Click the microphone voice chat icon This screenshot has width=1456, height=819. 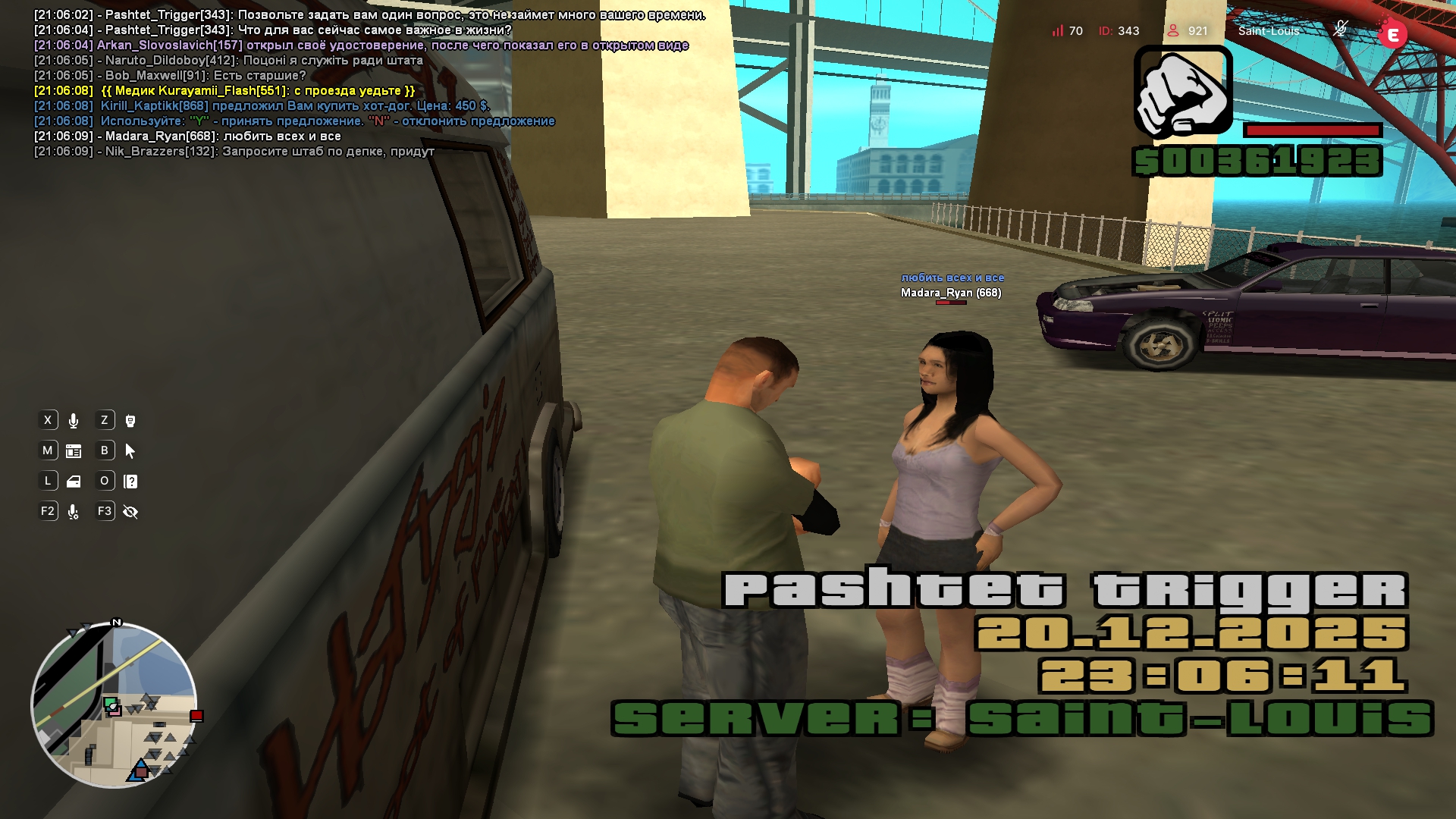[74, 421]
